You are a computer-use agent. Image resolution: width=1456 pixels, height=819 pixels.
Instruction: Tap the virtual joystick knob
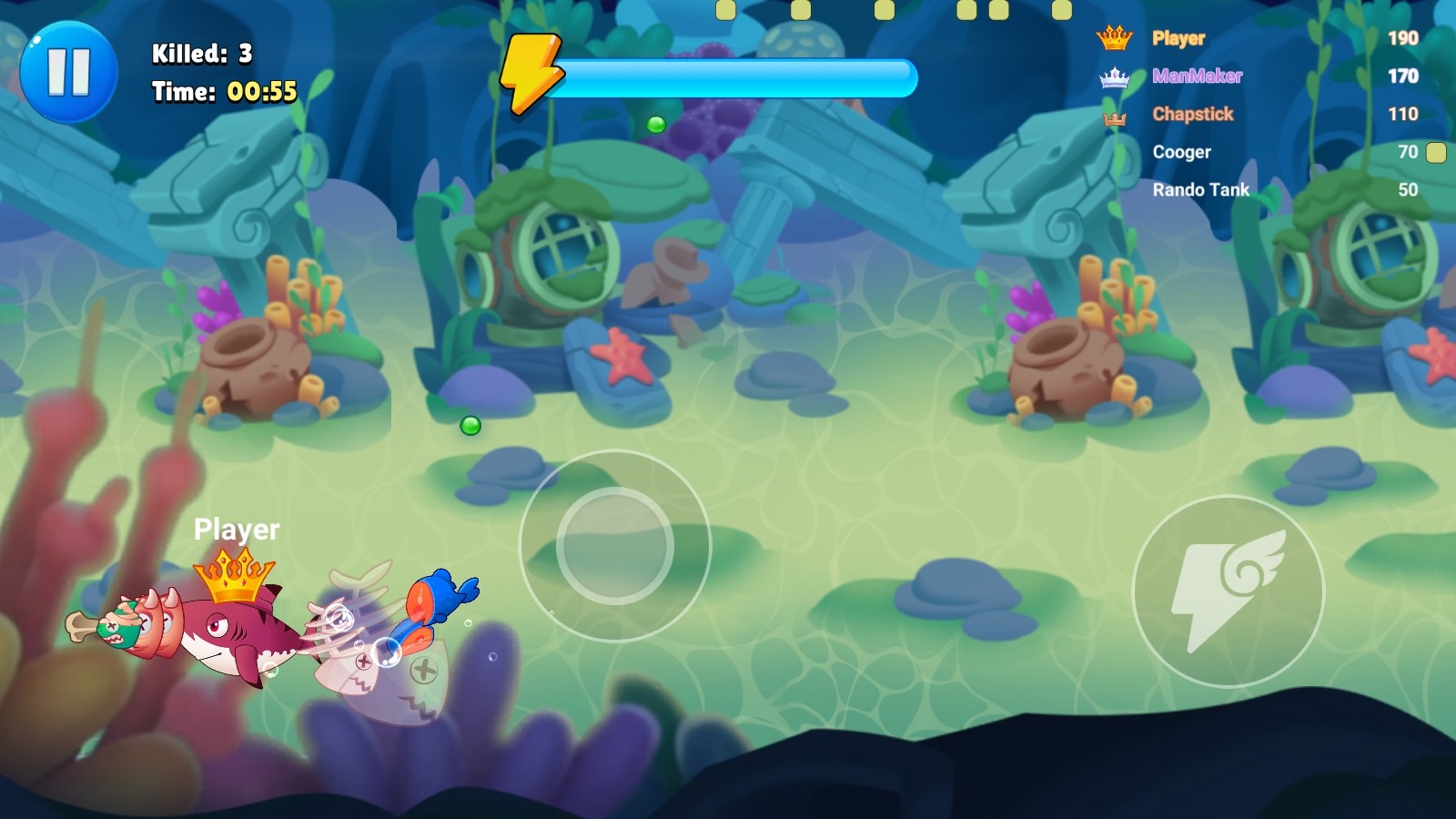point(614,545)
